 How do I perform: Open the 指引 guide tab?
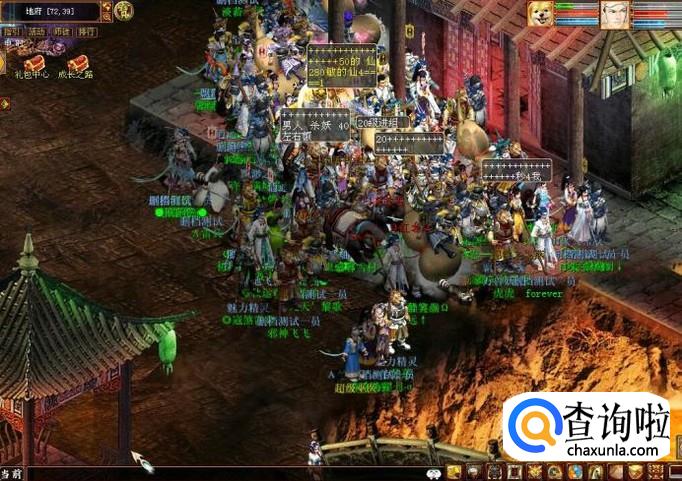12,32
